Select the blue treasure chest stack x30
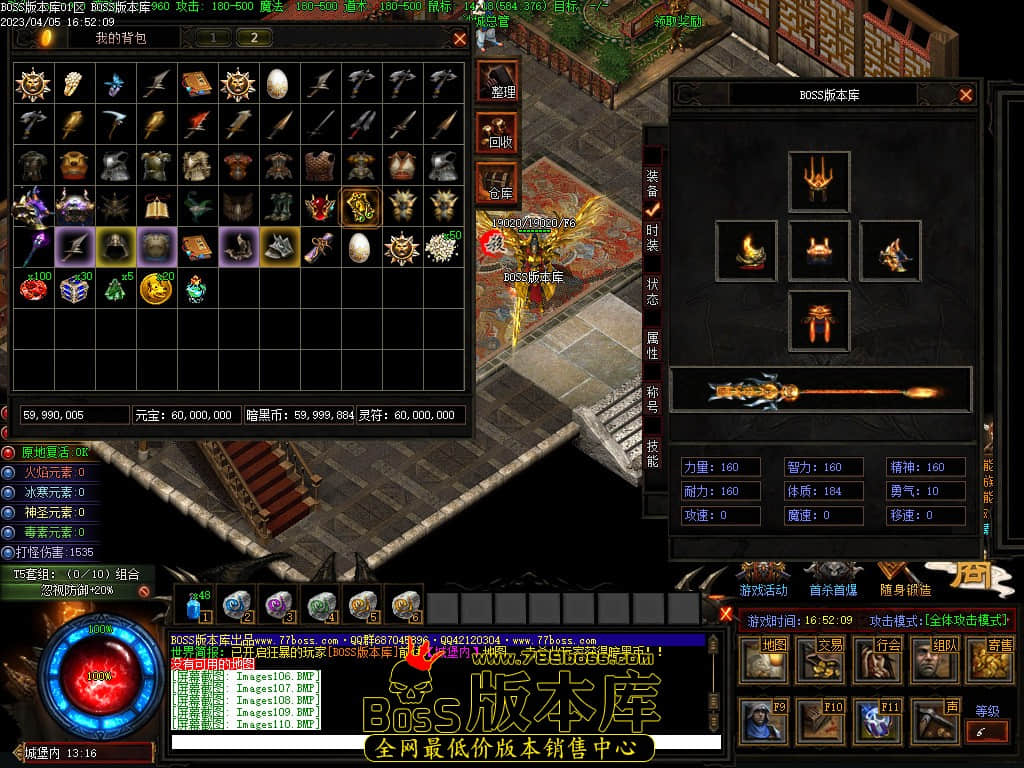Viewport: 1024px width, 768px height. [74, 288]
